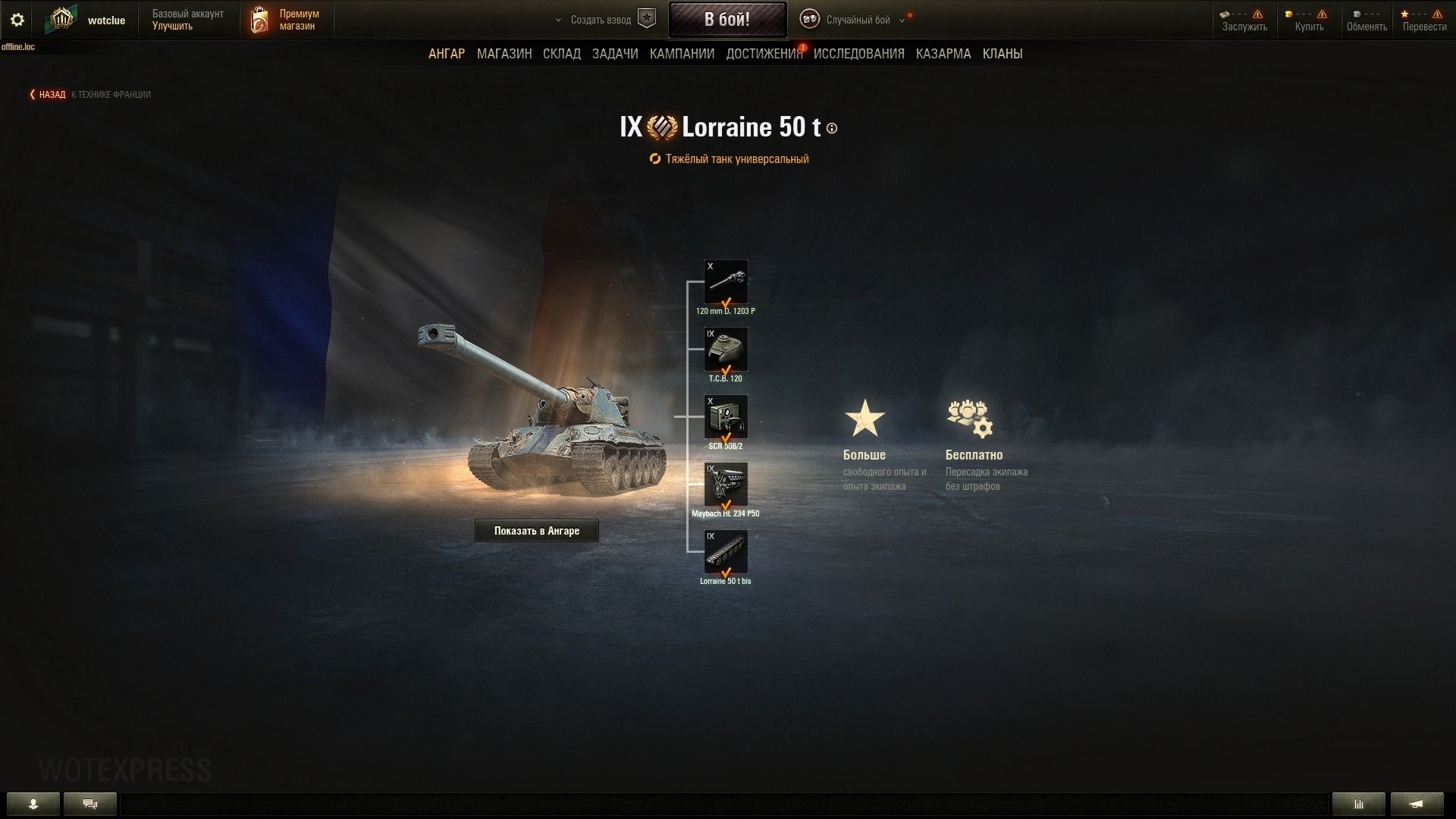Switch to the КАЗАРМА tab

pos(943,54)
